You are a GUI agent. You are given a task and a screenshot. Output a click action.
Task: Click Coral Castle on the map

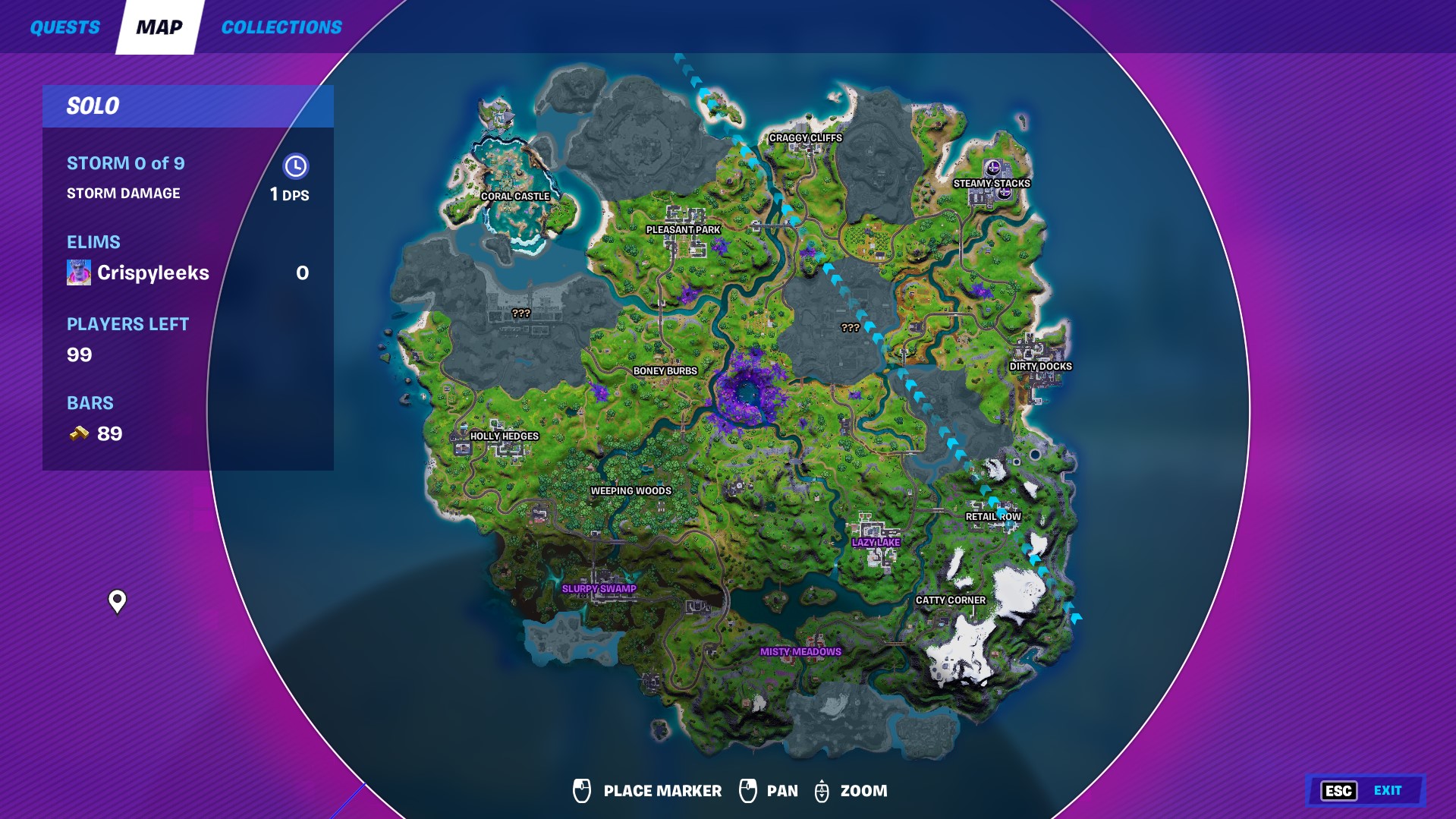pos(514,196)
